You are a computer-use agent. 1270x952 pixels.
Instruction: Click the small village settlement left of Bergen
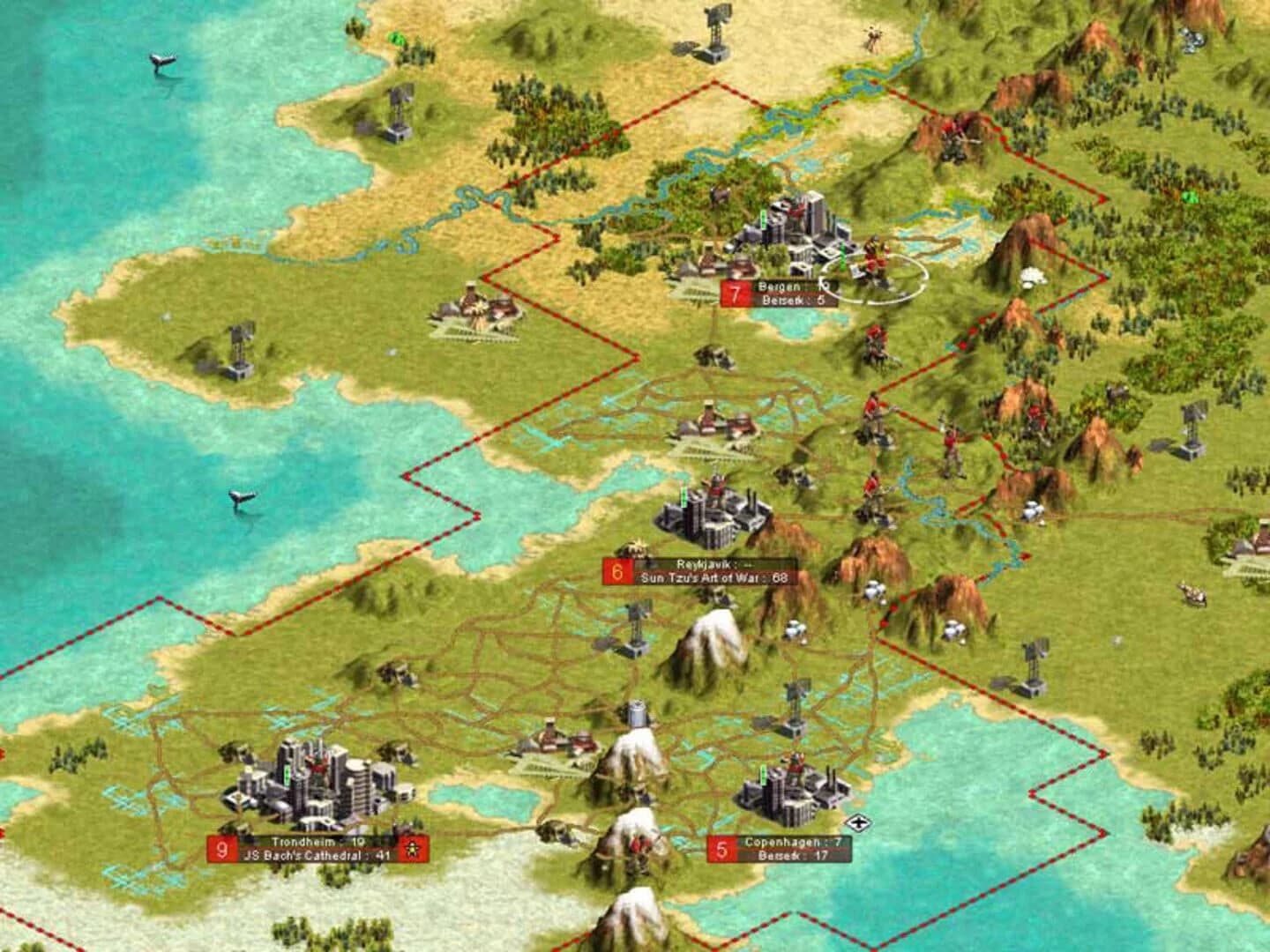tap(472, 309)
